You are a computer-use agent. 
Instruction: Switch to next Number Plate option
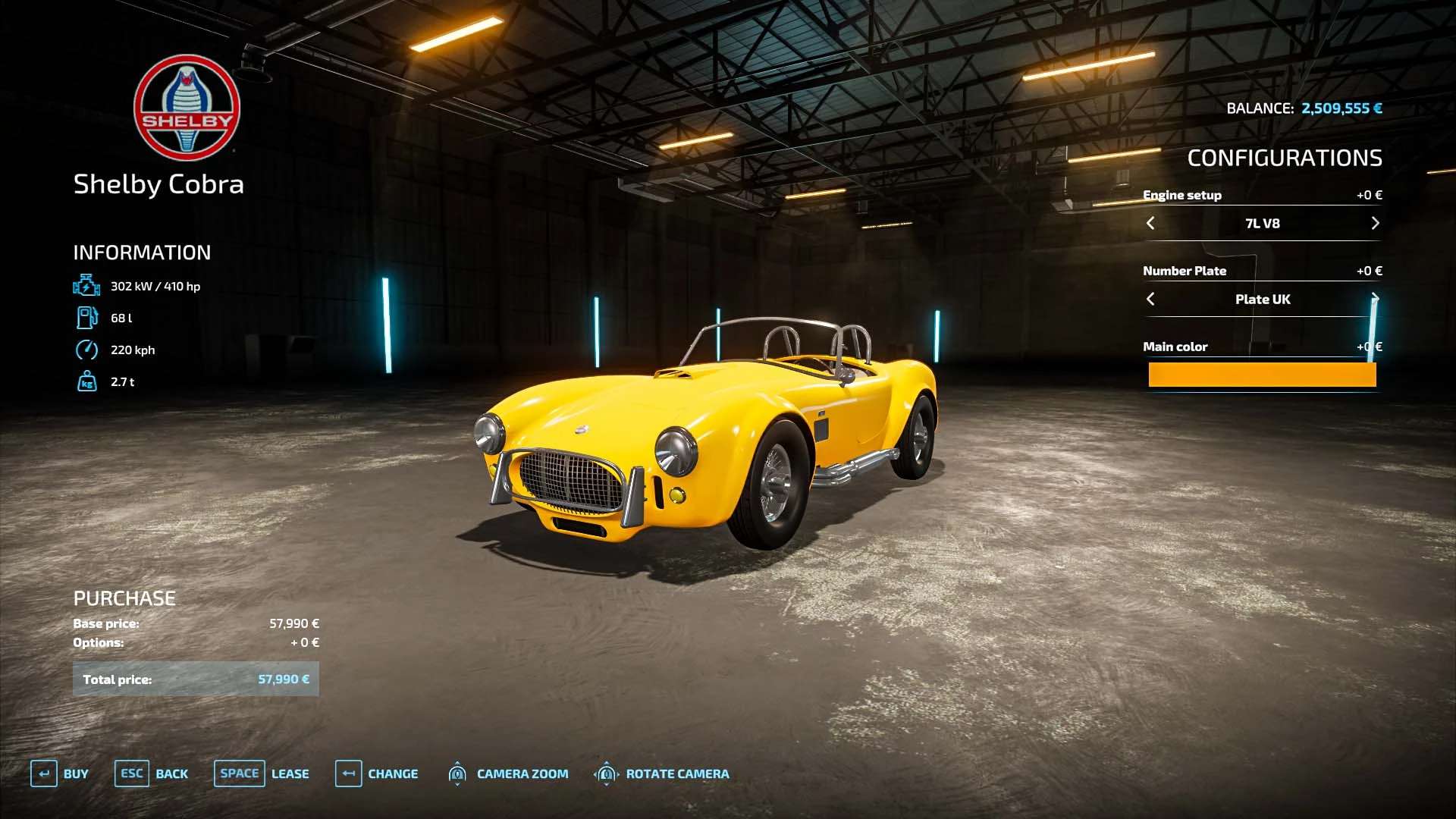tap(1374, 298)
